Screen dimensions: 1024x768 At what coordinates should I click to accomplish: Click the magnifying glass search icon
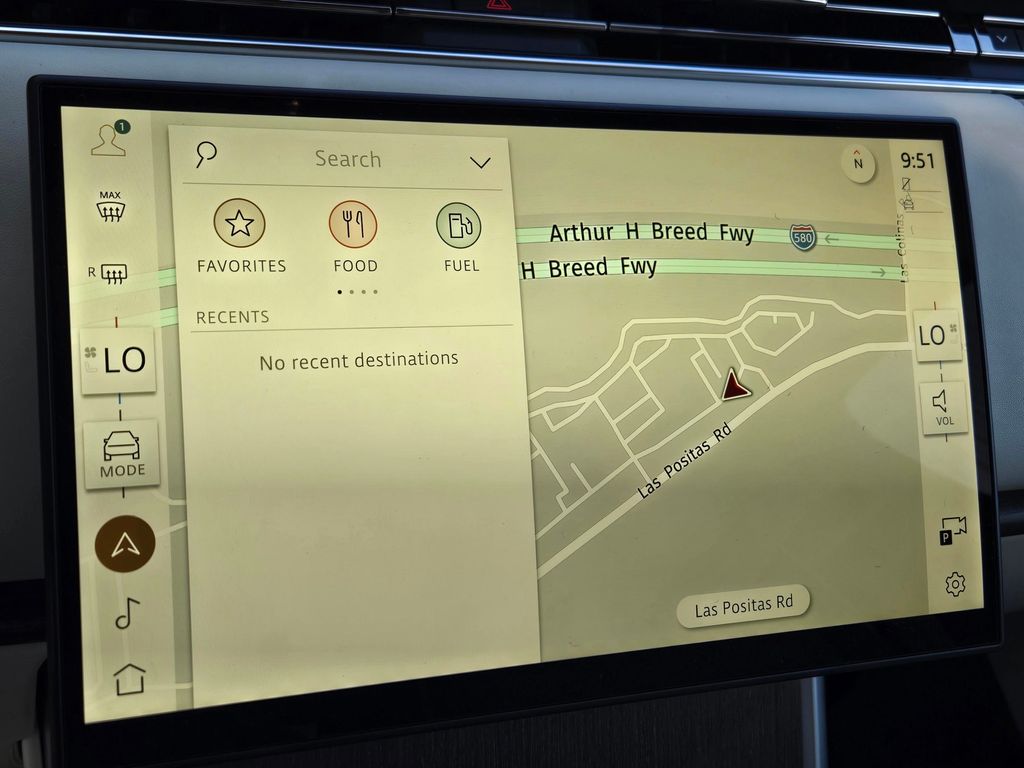206,153
